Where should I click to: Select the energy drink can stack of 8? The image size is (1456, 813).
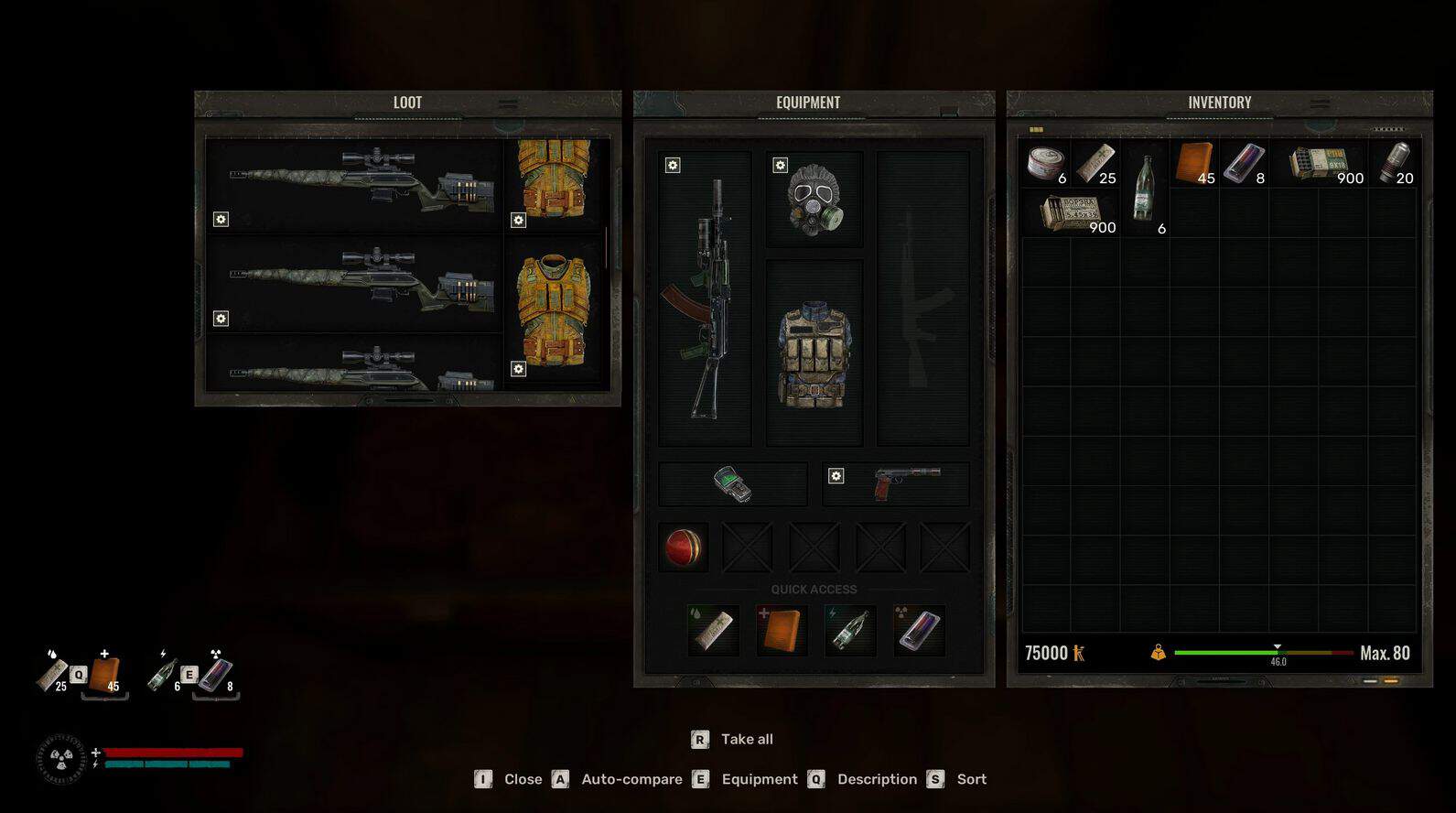pos(1243,164)
